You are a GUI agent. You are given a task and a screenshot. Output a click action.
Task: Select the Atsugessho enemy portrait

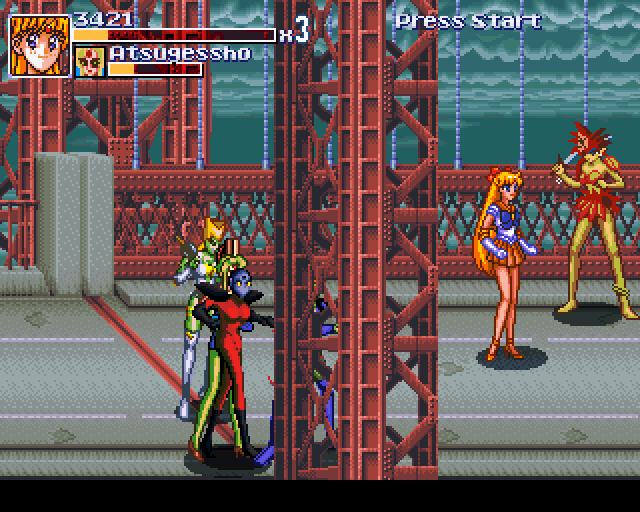[x=90, y=62]
